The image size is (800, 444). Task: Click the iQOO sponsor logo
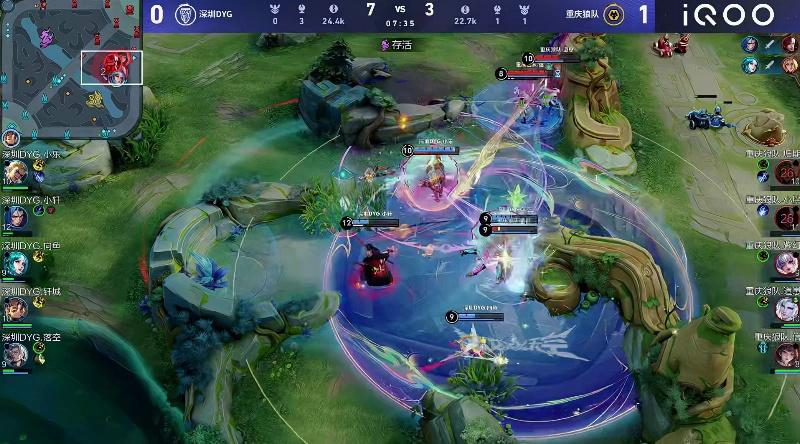click(x=728, y=15)
